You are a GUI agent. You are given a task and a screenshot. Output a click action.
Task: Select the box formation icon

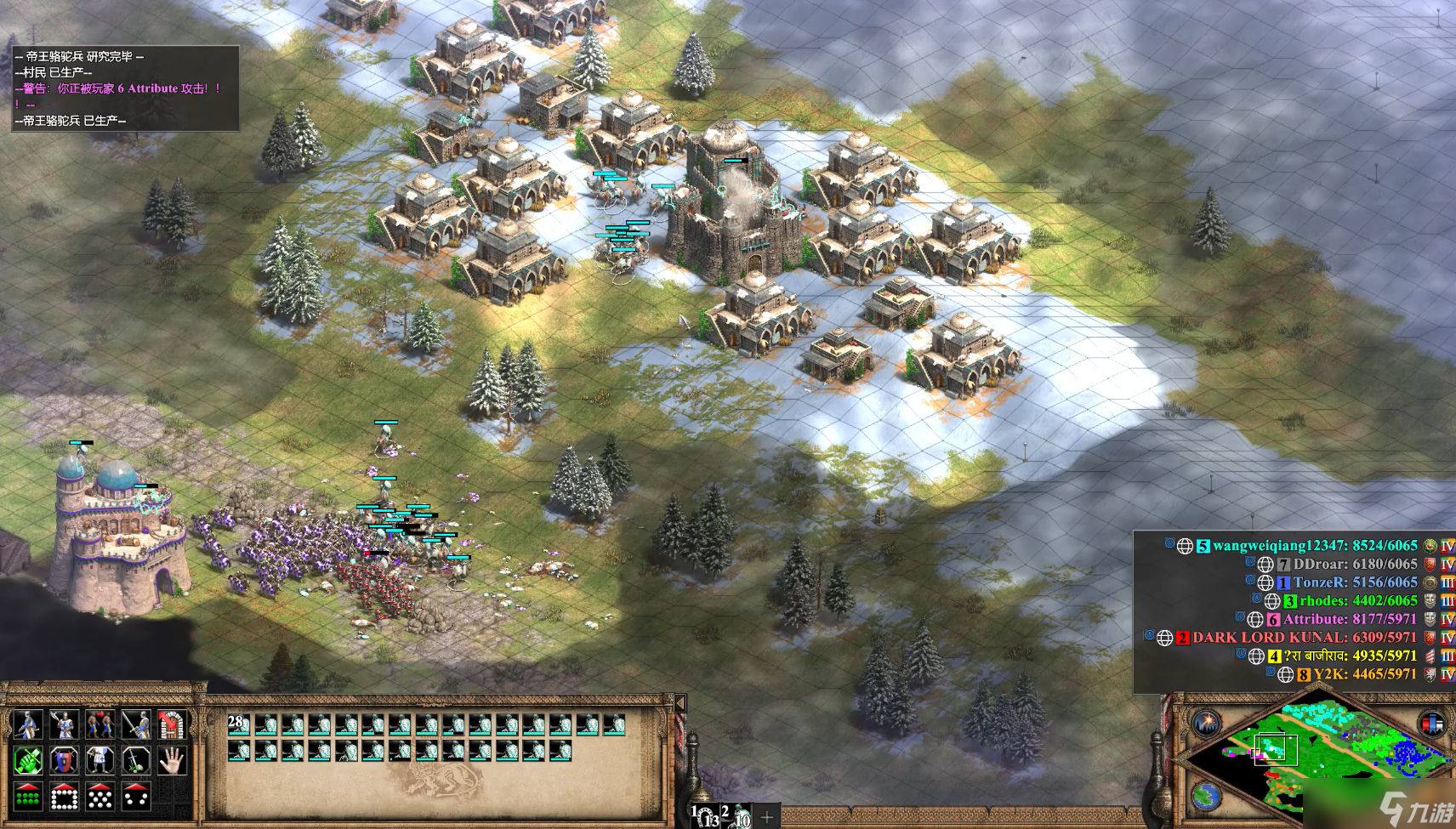pos(64,797)
